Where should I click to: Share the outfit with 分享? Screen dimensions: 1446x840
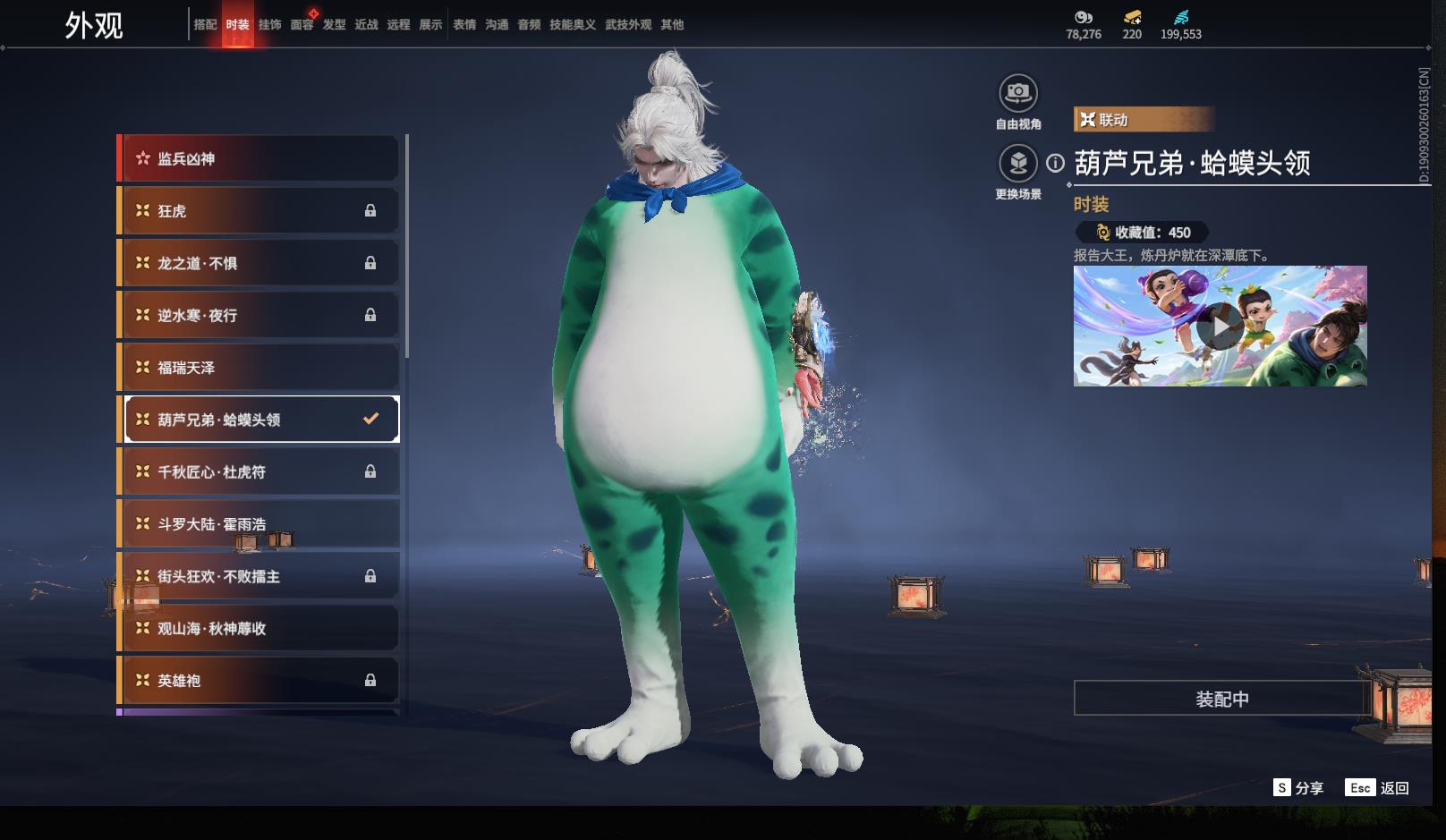pos(1298,787)
